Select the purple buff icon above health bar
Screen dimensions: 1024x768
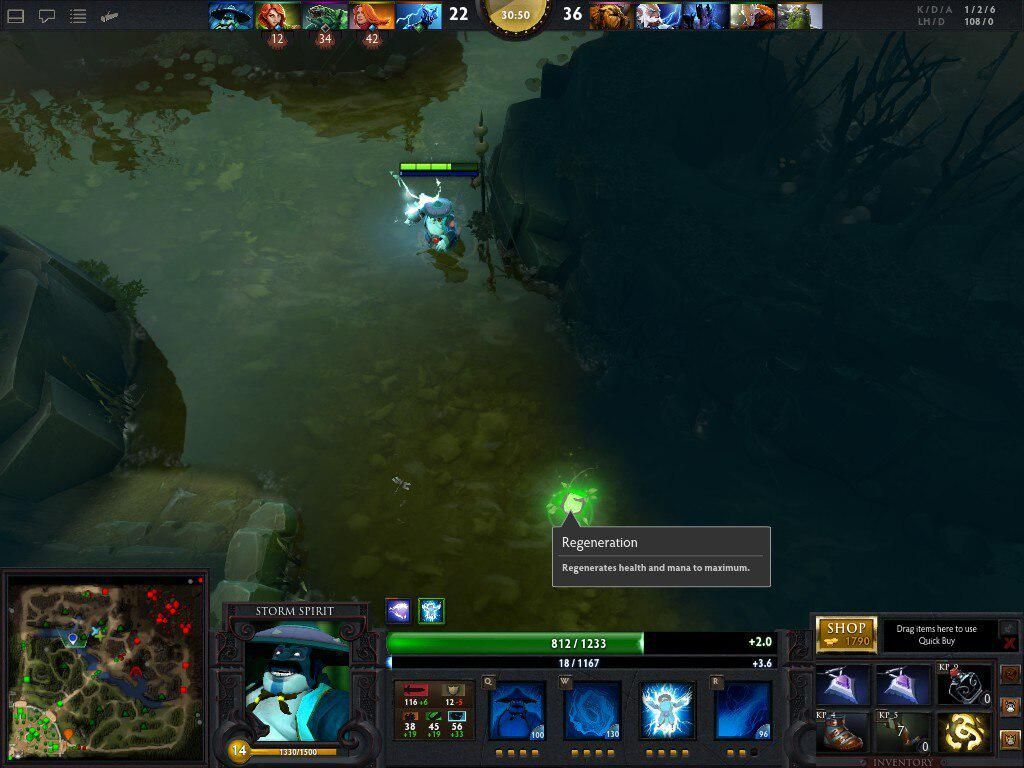[x=398, y=611]
